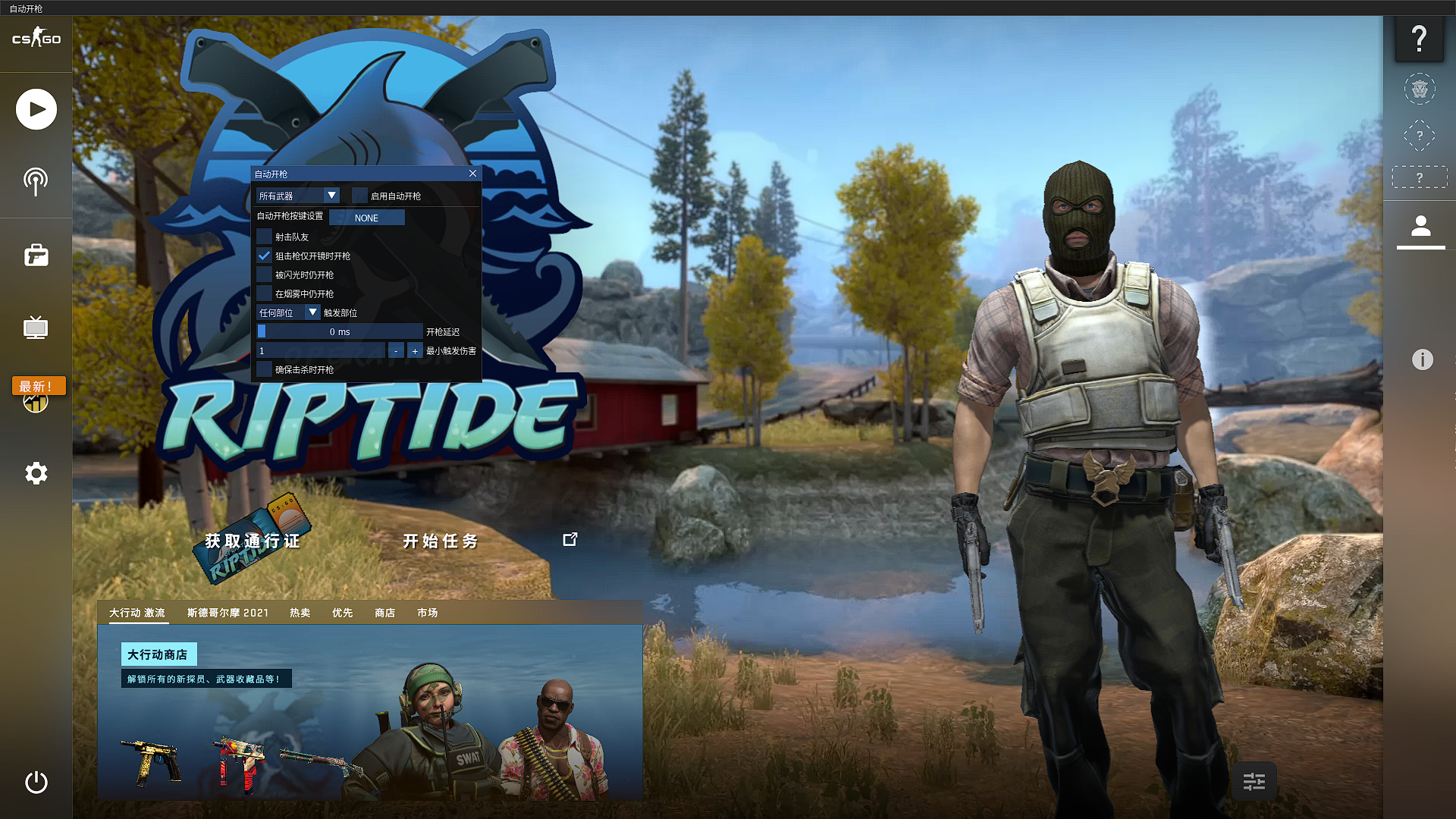Screen dimensions: 1456x819
Task: Open the 所有武器 weapon dropdown
Action: click(x=297, y=195)
